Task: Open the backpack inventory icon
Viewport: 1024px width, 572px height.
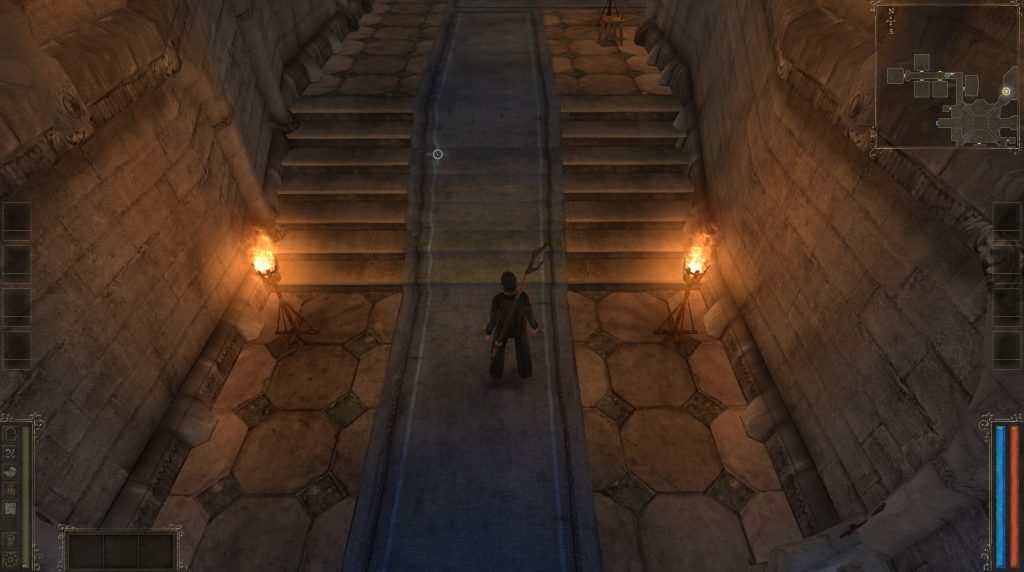Action: pyautogui.click(x=12, y=490)
